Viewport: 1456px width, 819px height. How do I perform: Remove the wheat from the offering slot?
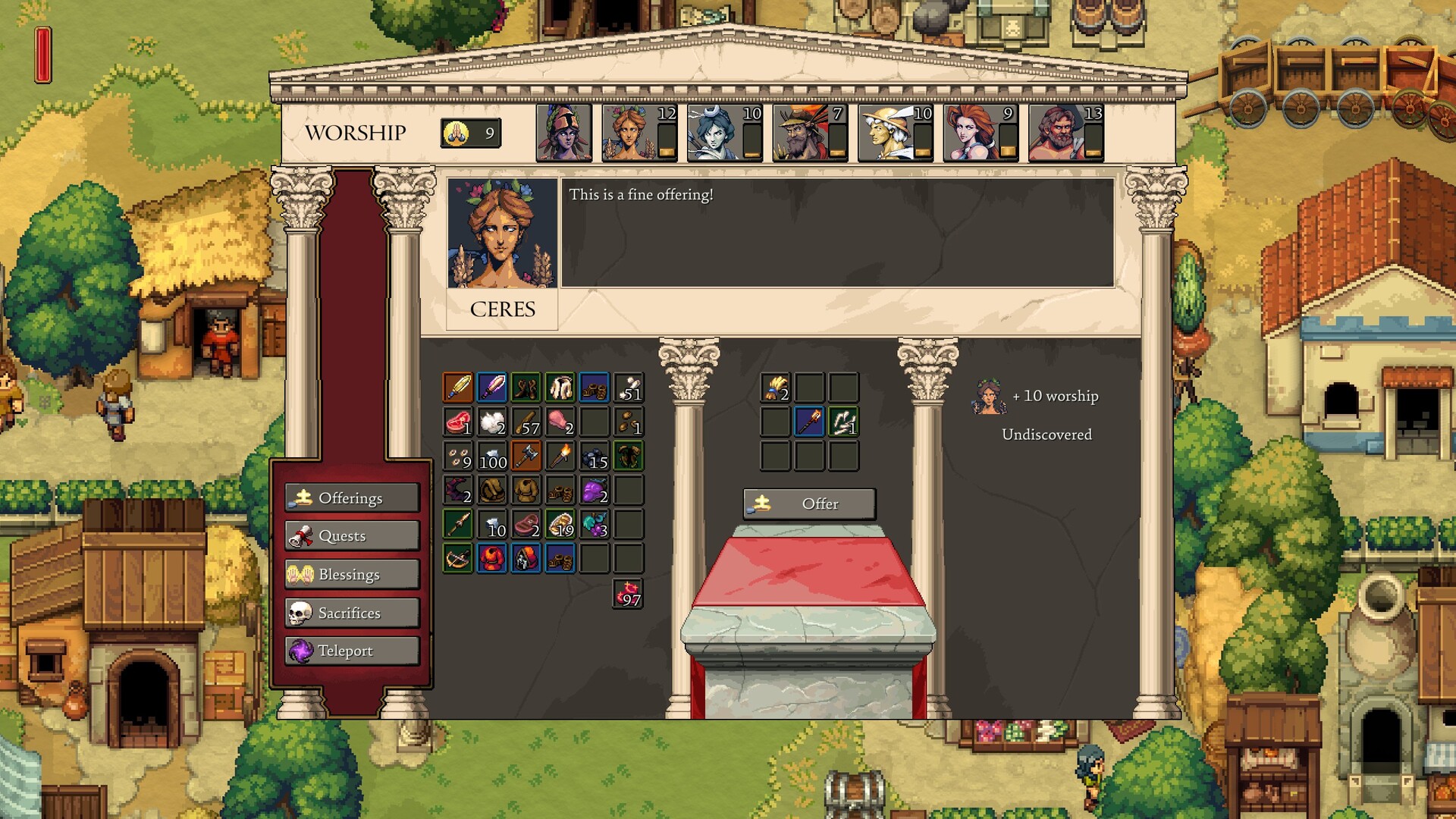[x=776, y=388]
